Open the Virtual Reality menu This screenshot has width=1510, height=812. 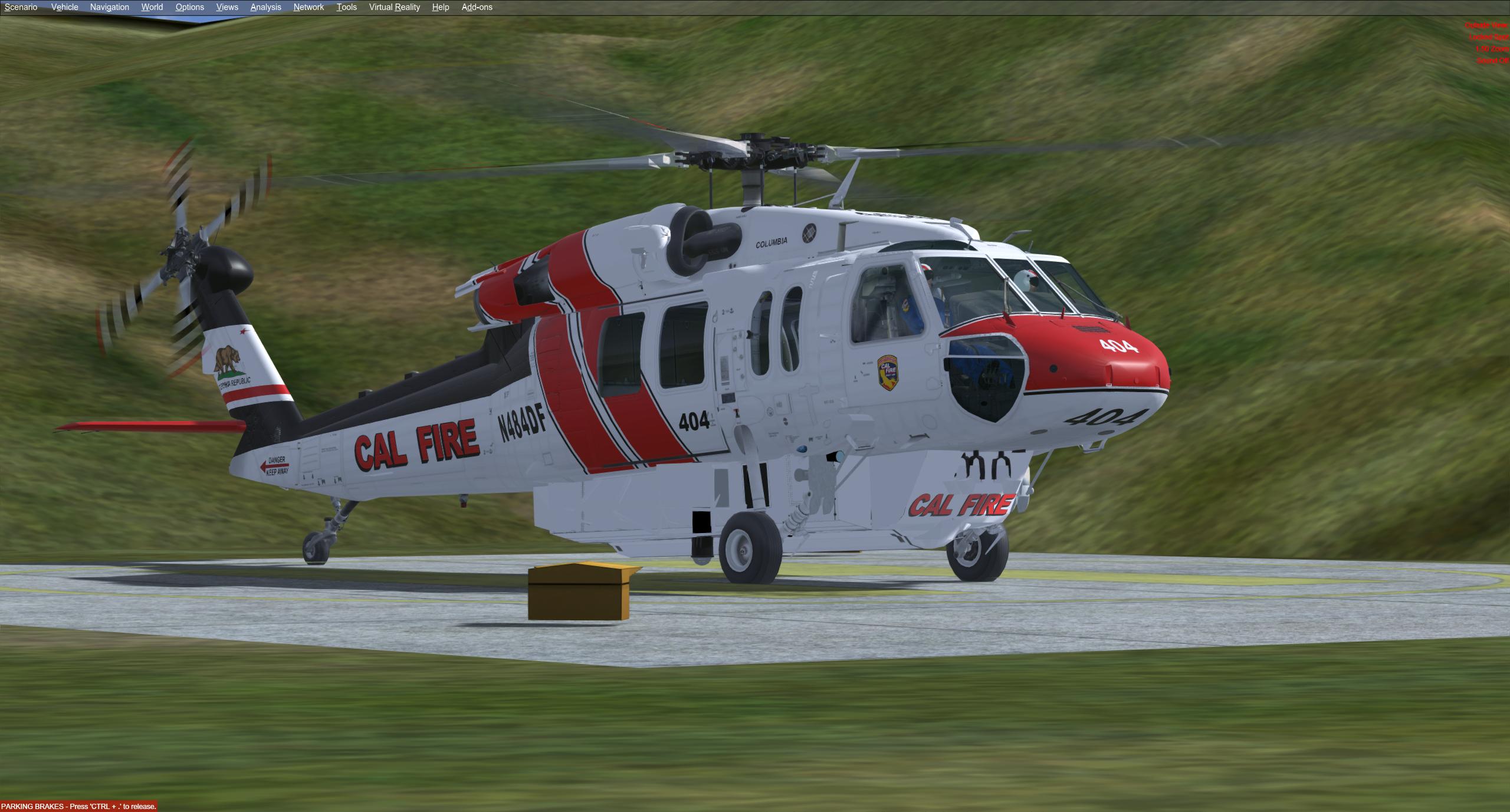pyautogui.click(x=395, y=7)
